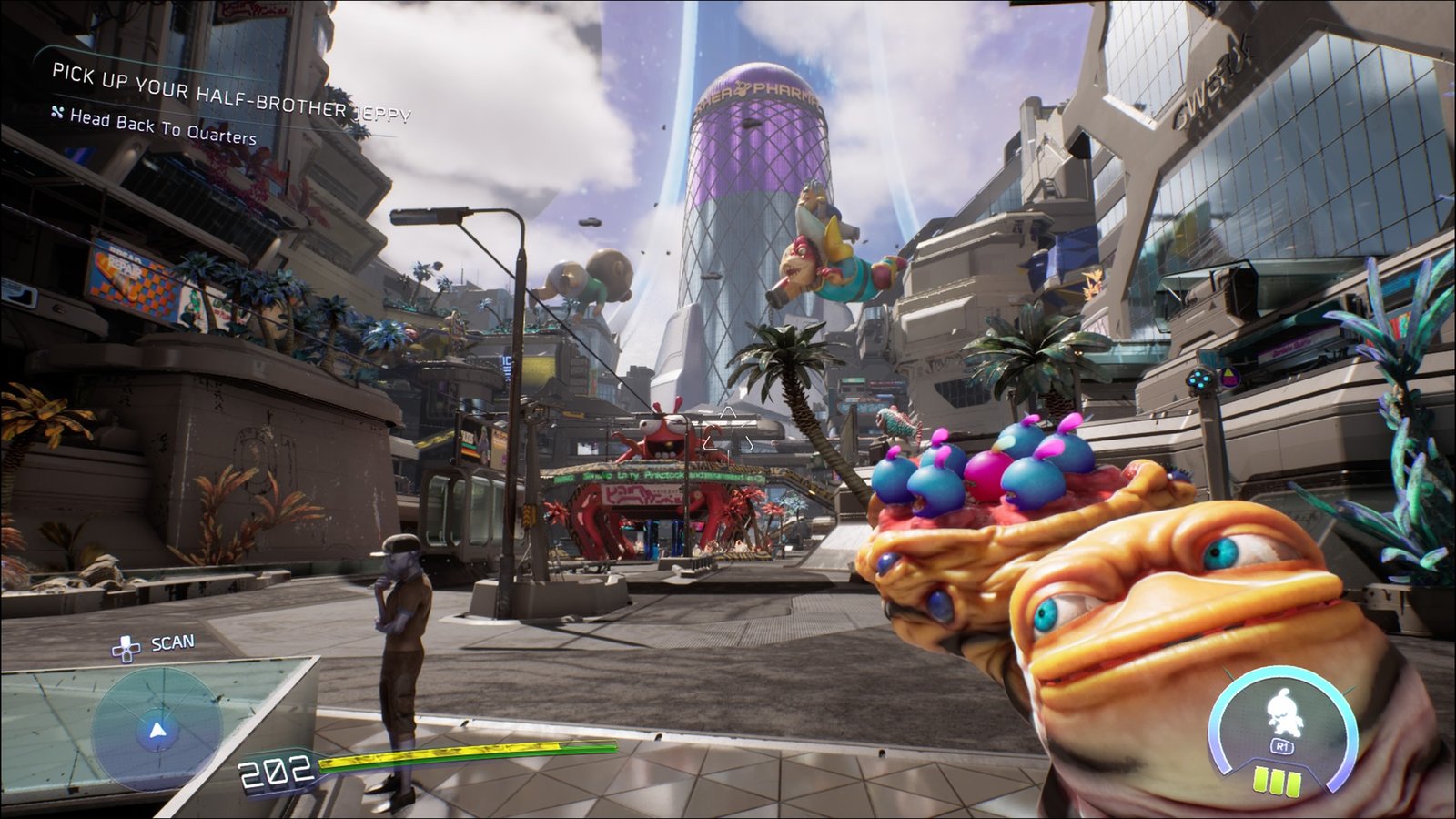Select the quest title about half-brother Jeppy
The height and width of the screenshot is (819, 1456).
tap(231, 92)
